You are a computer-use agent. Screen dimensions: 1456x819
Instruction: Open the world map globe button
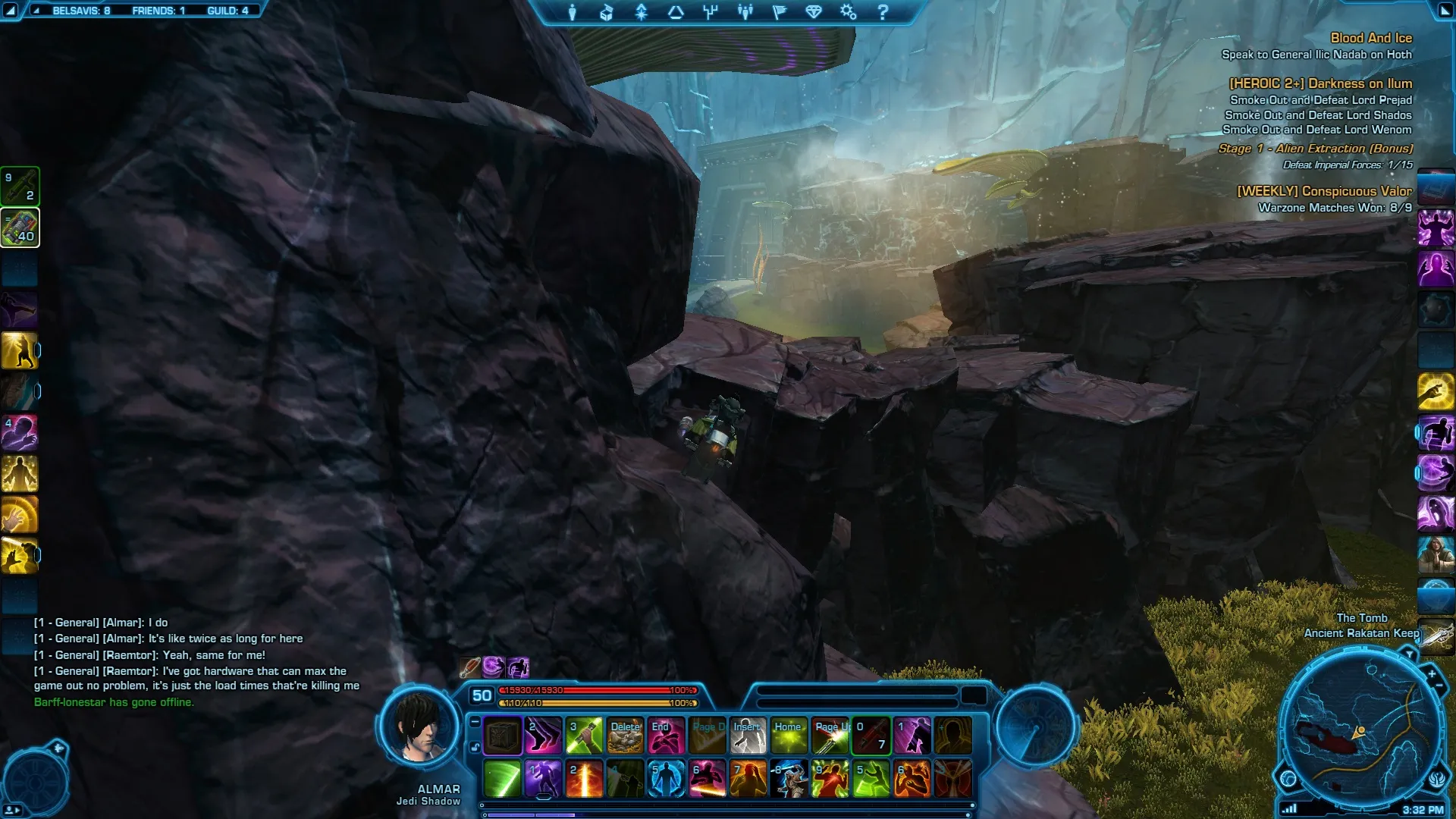click(x=1288, y=778)
